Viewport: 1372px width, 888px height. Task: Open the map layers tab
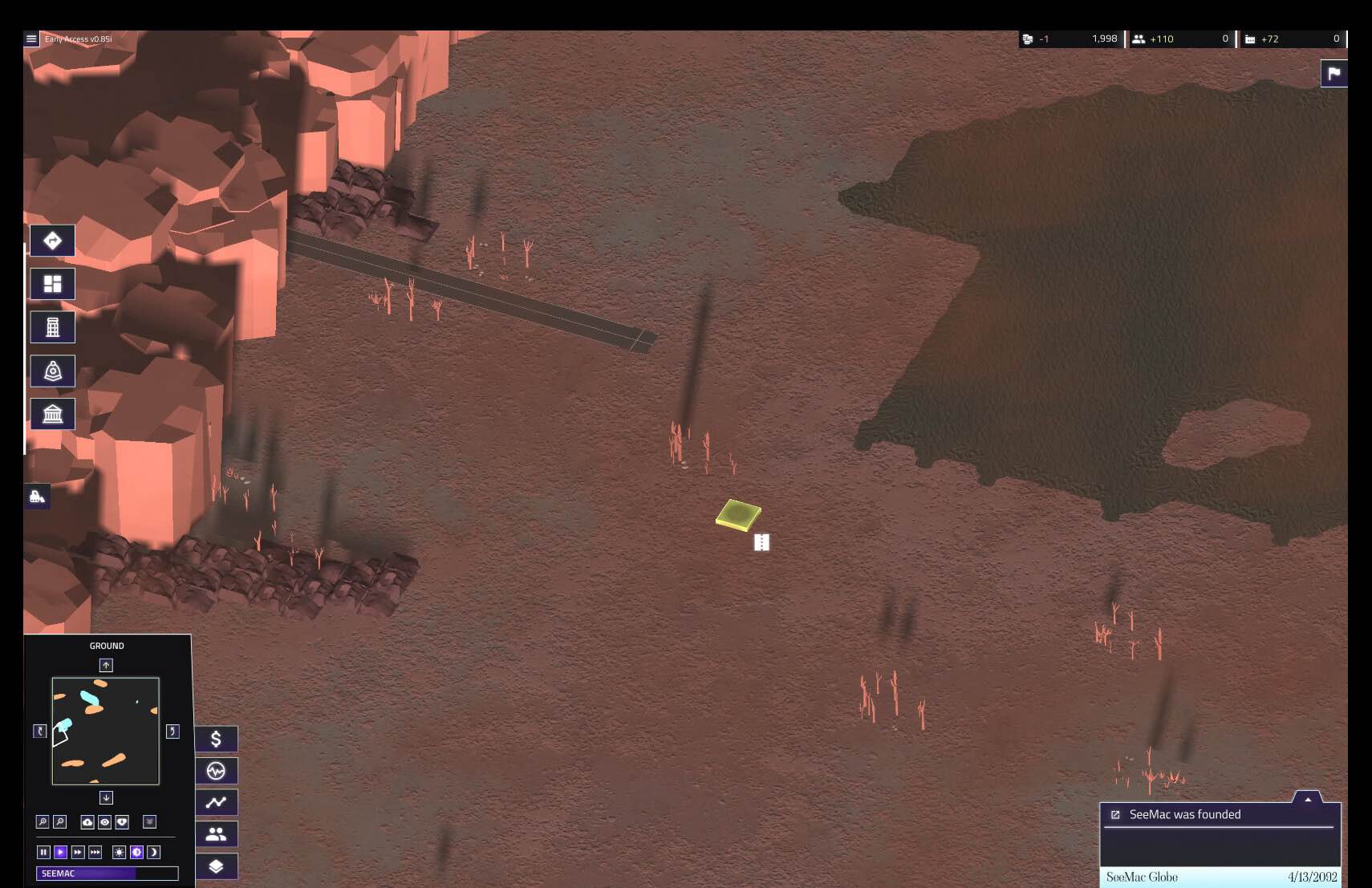[216, 866]
